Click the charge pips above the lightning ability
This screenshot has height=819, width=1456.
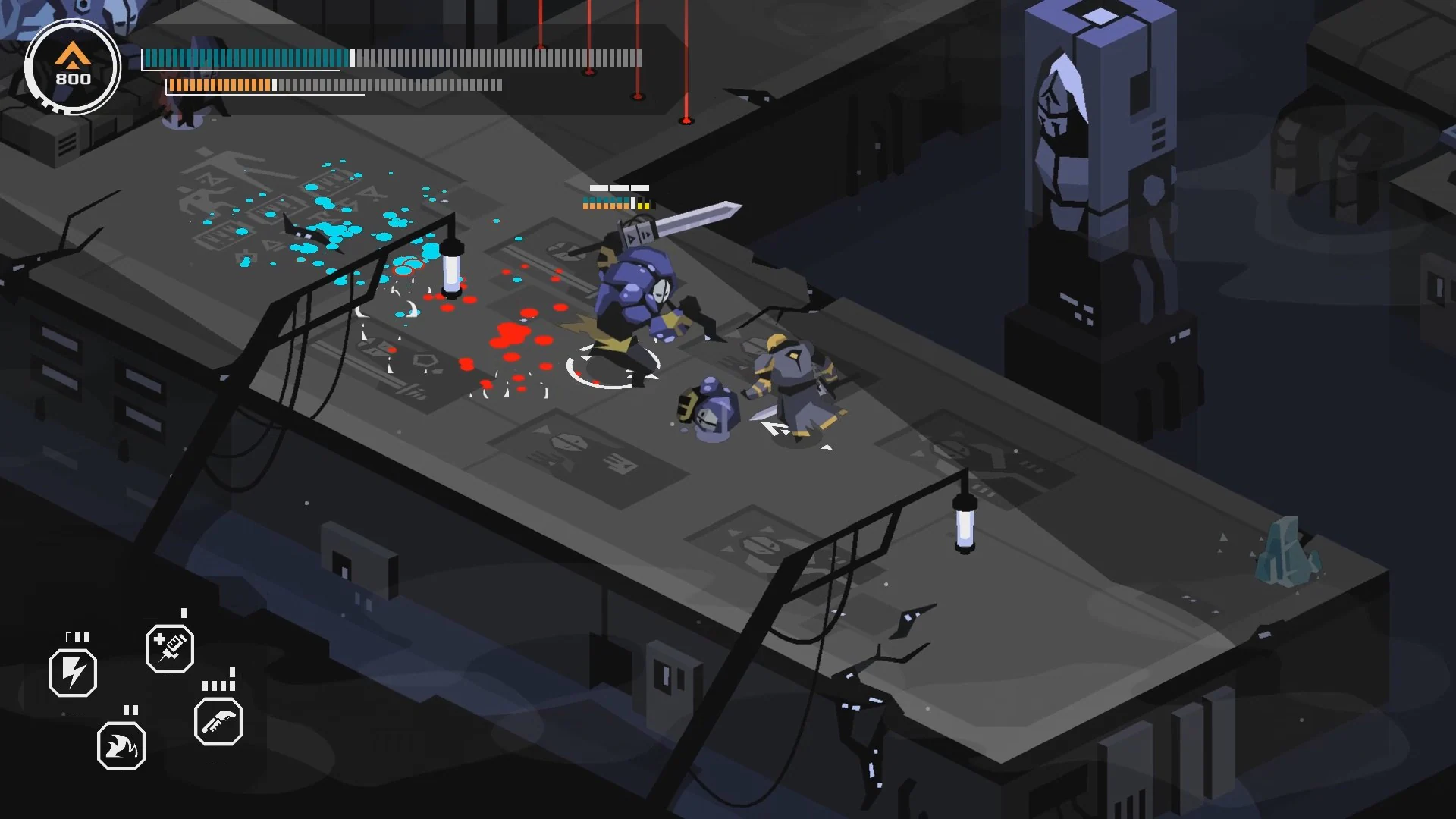[77, 637]
